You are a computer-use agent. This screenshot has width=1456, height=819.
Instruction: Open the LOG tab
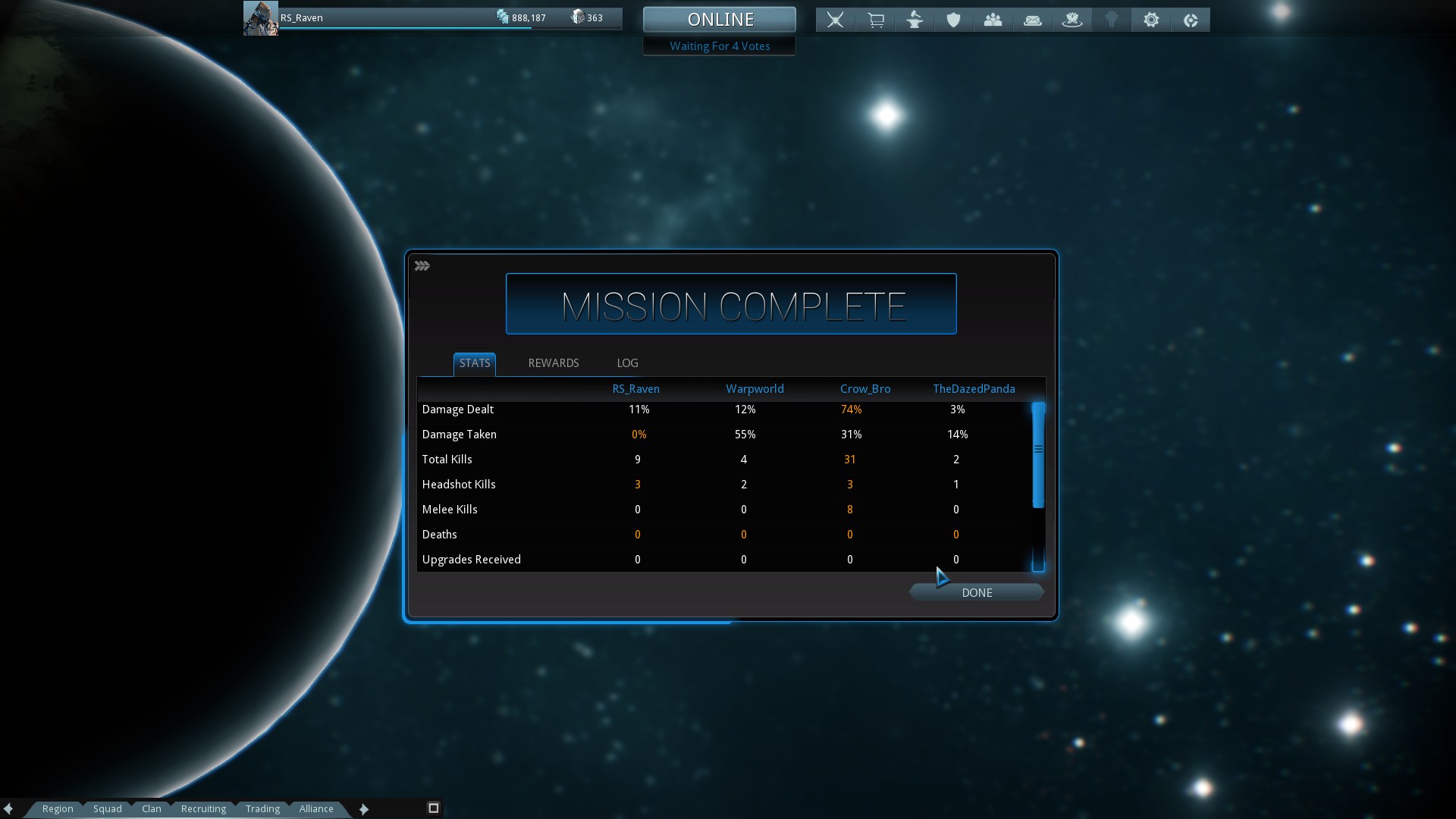click(x=627, y=363)
